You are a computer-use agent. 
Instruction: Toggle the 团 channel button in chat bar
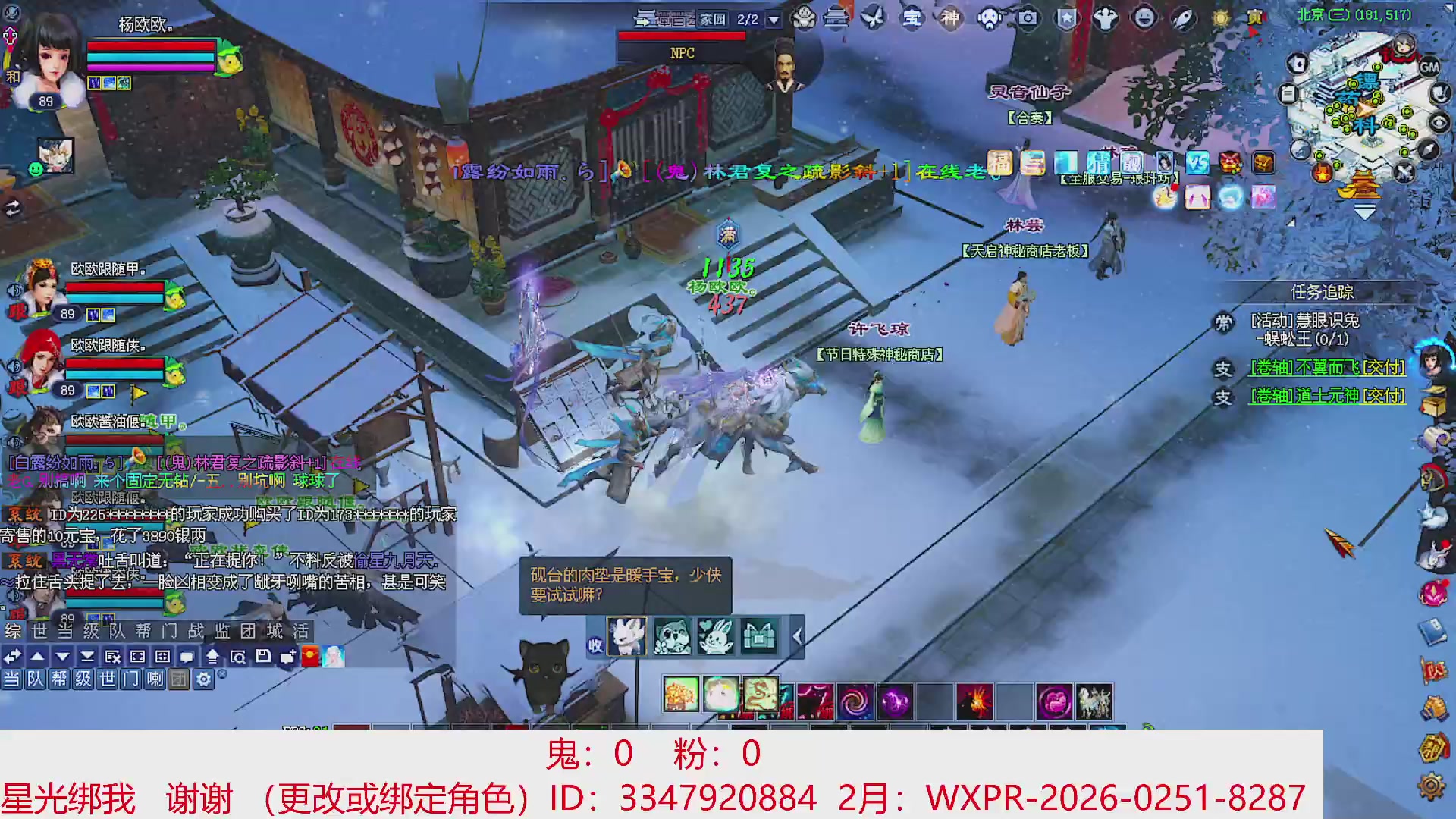pyautogui.click(x=179, y=681)
